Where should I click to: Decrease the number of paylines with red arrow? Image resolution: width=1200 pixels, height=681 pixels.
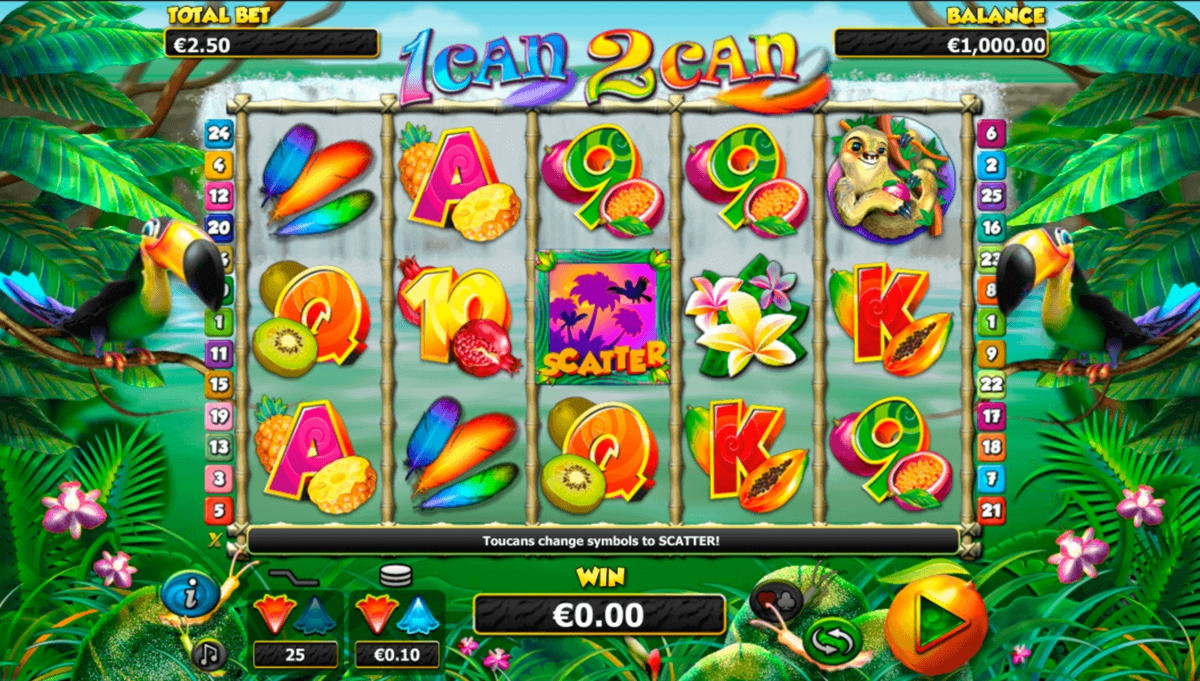coord(274,613)
